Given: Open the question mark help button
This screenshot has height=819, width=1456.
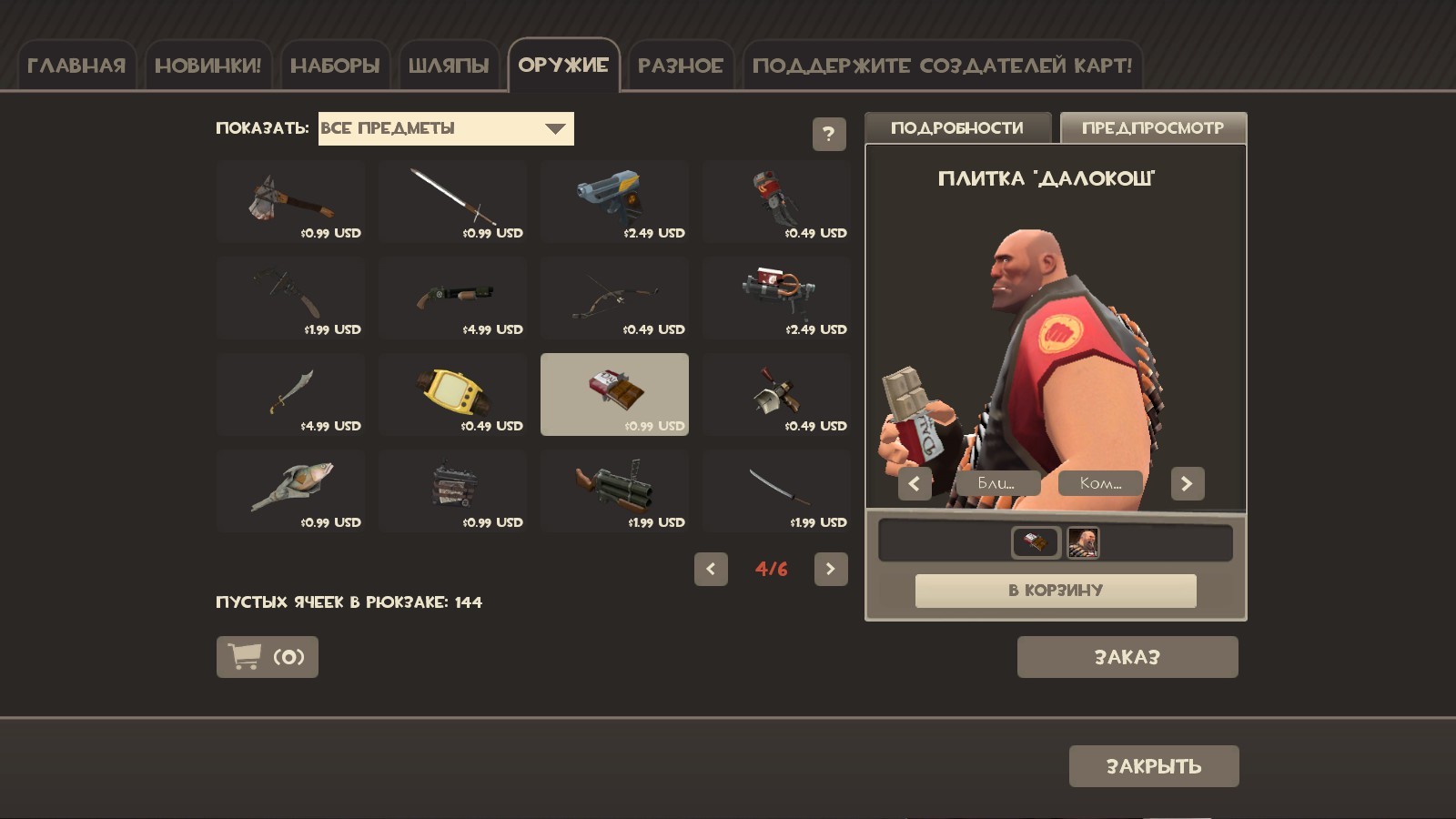Looking at the screenshot, I should pyautogui.click(x=828, y=135).
